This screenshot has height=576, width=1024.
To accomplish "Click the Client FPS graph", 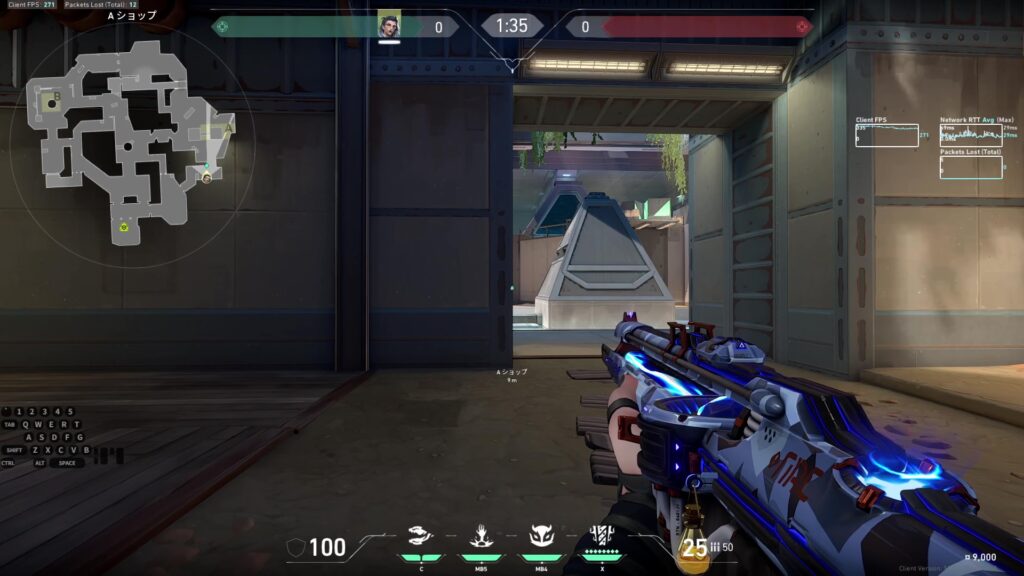I will pos(886,135).
